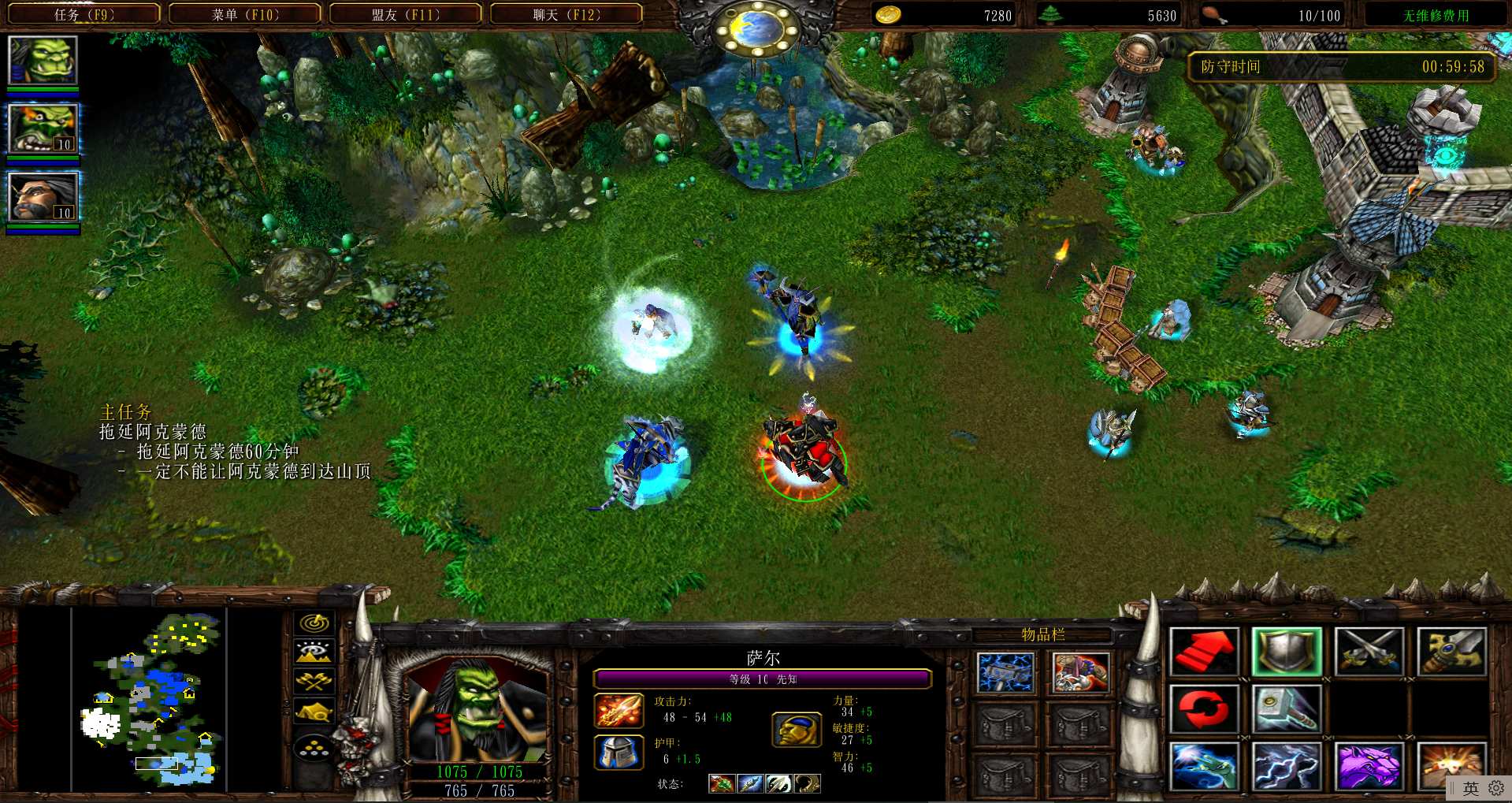Toggle ally color mode with the crossed axes button
Screen dimensions: 1512x803
[x=314, y=681]
